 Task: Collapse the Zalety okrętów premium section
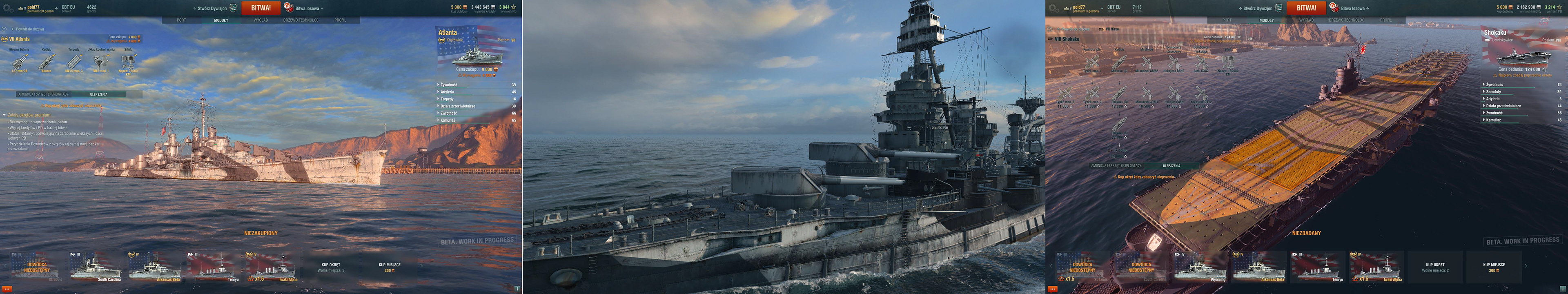[x=4, y=115]
